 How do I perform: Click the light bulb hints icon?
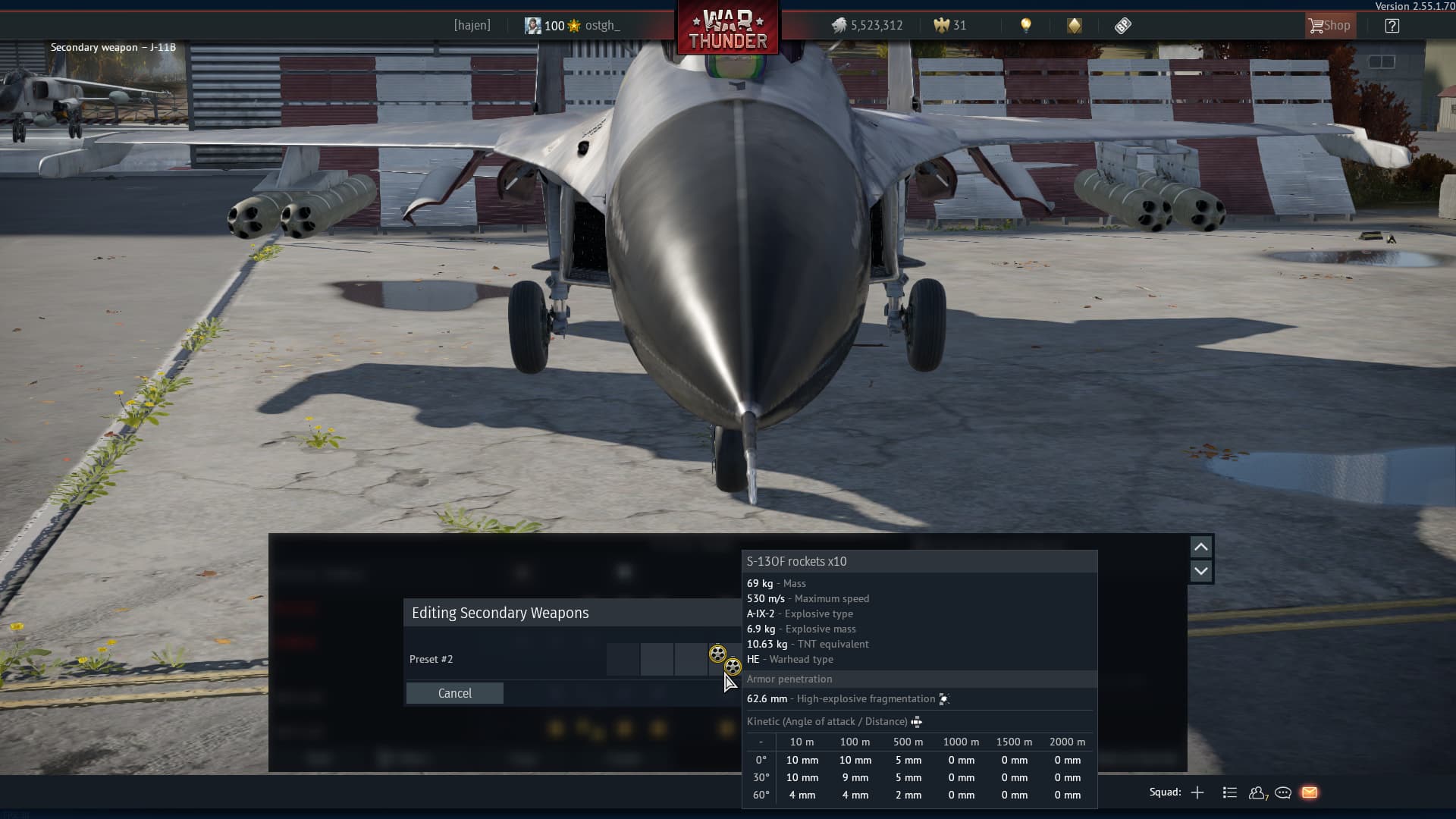1028,25
